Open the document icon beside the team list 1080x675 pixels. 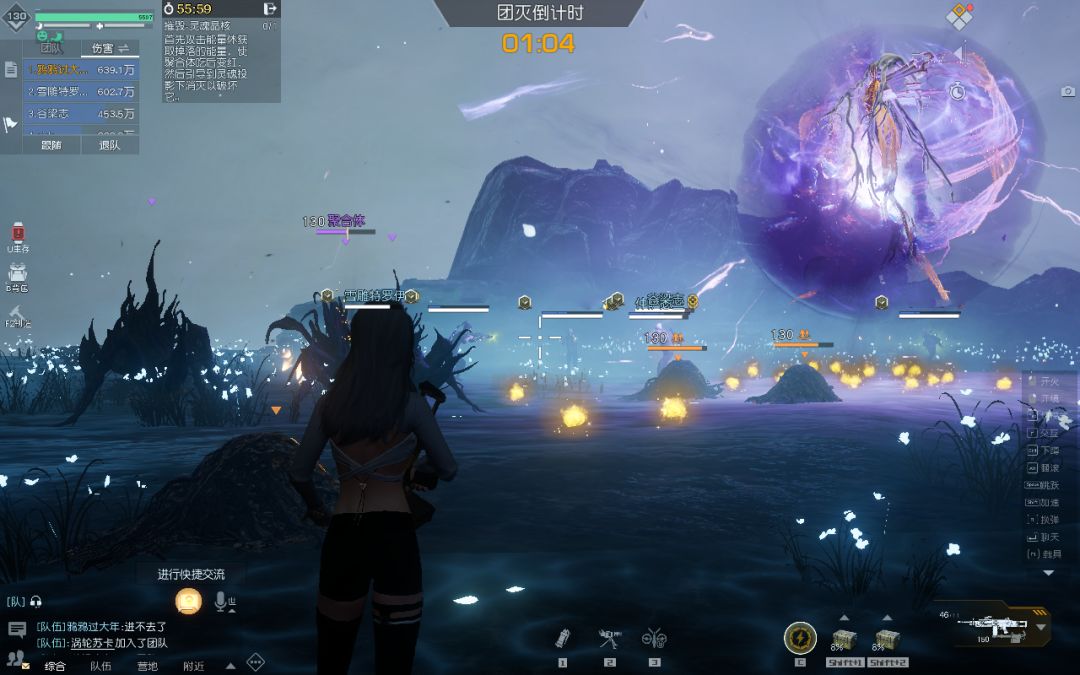11,70
